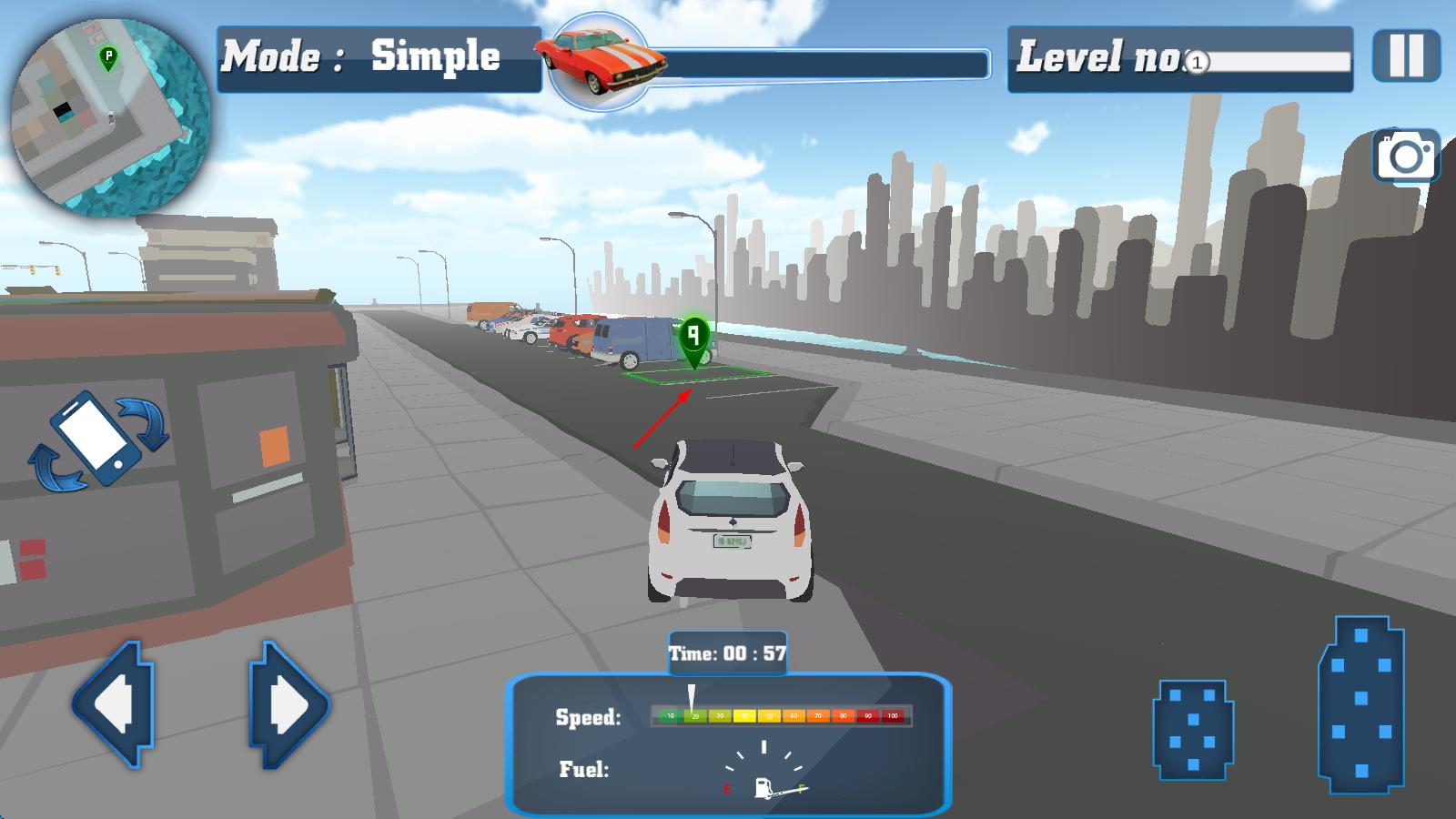Steer left with the left arrow

point(113,704)
